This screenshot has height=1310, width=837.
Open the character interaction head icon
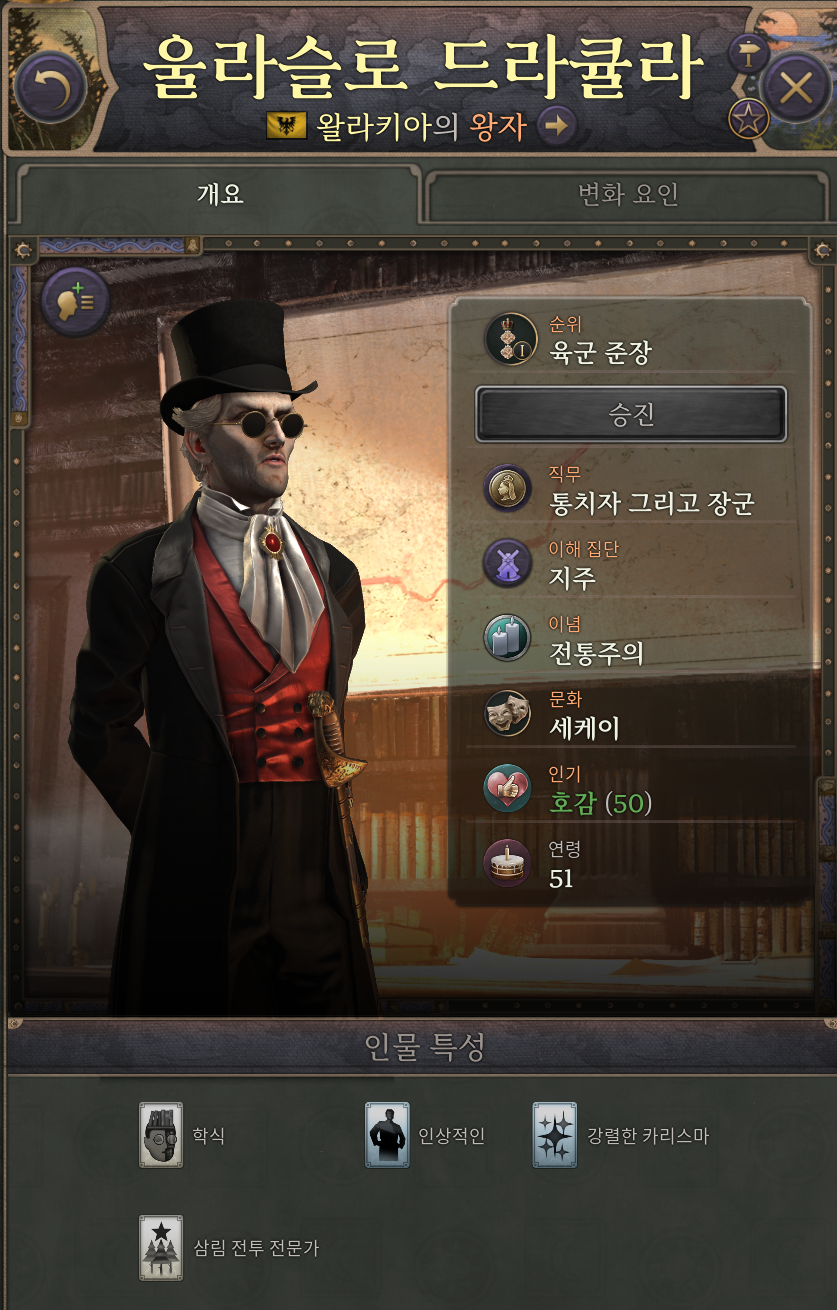pos(75,300)
